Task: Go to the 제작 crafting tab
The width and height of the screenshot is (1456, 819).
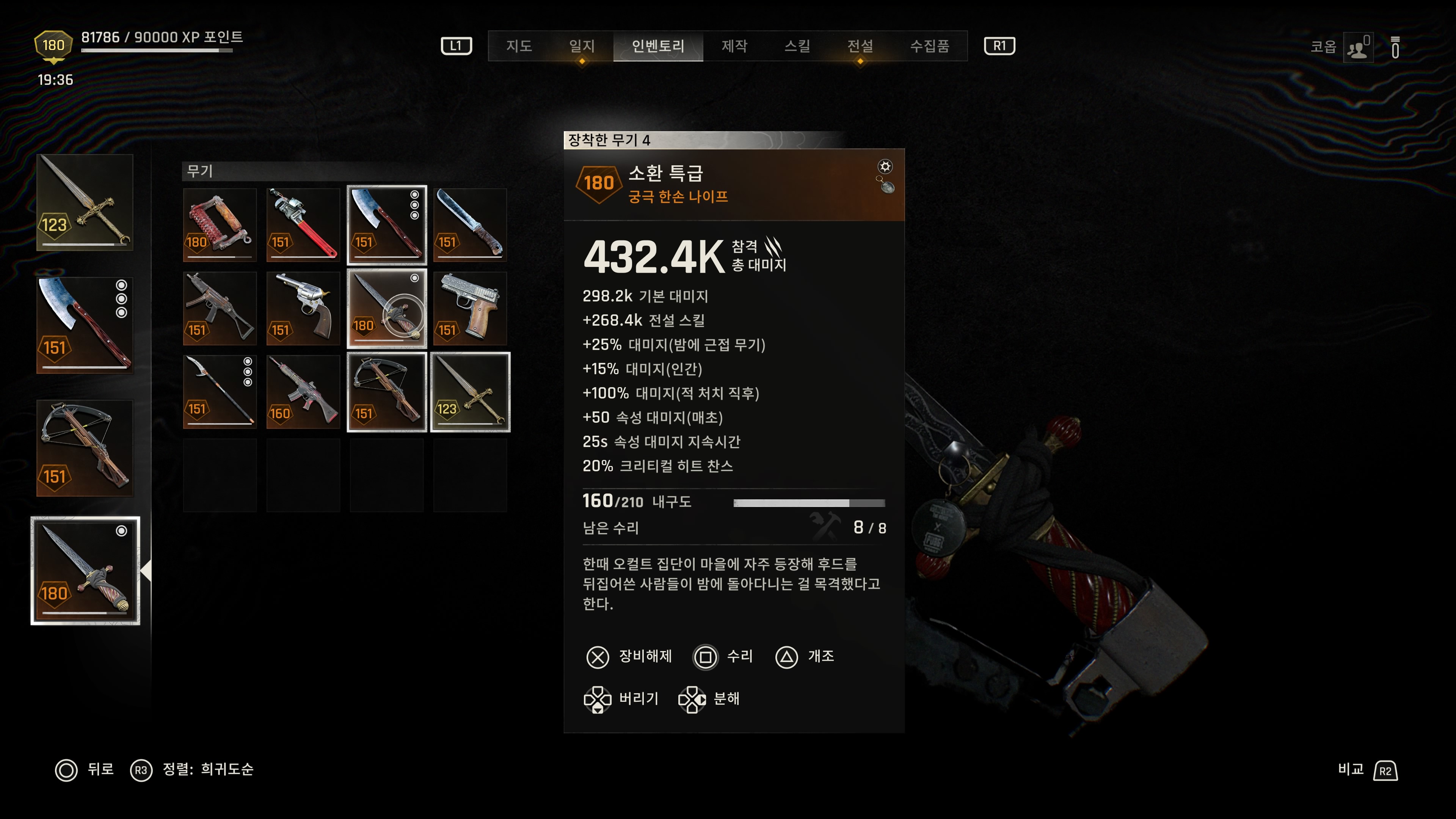Action: point(734,46)
